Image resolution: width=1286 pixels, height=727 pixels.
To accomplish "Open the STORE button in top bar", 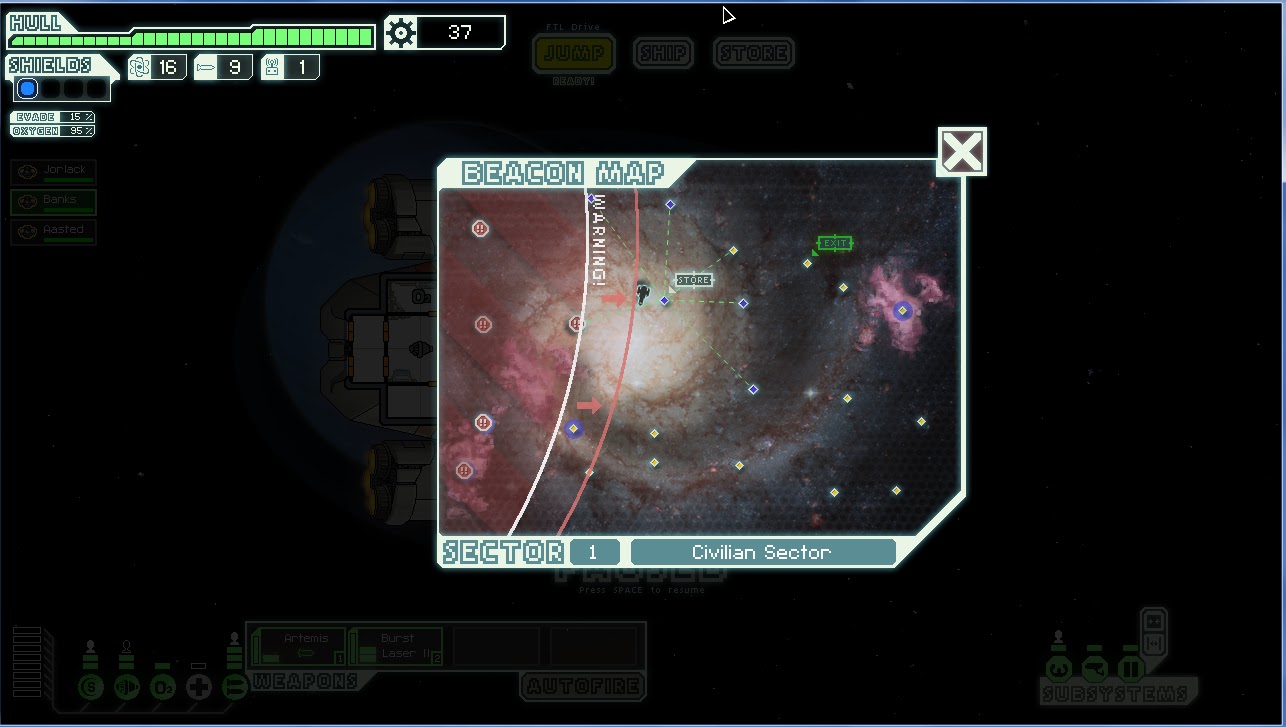I will point(754,54).
